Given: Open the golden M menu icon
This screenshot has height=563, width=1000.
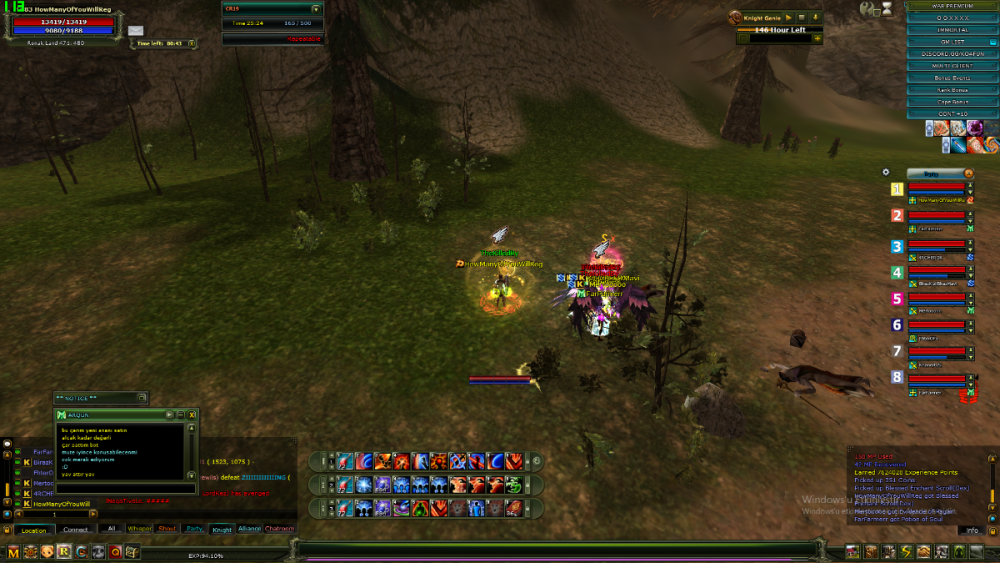Looking at the screenshot, I should pos(13,551).
